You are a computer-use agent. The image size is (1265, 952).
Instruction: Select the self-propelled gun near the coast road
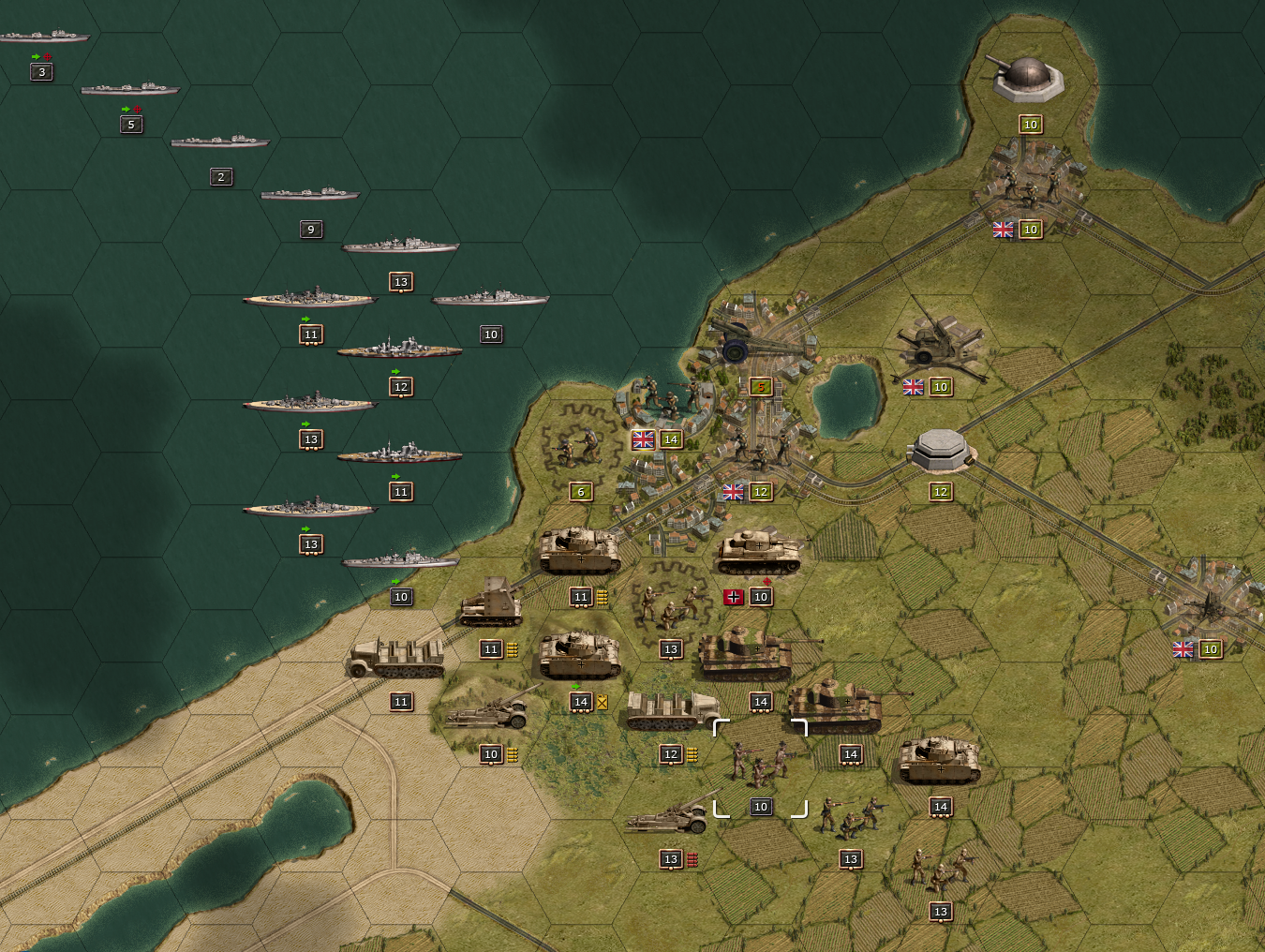pyautogui.click(x=490, y=606)
